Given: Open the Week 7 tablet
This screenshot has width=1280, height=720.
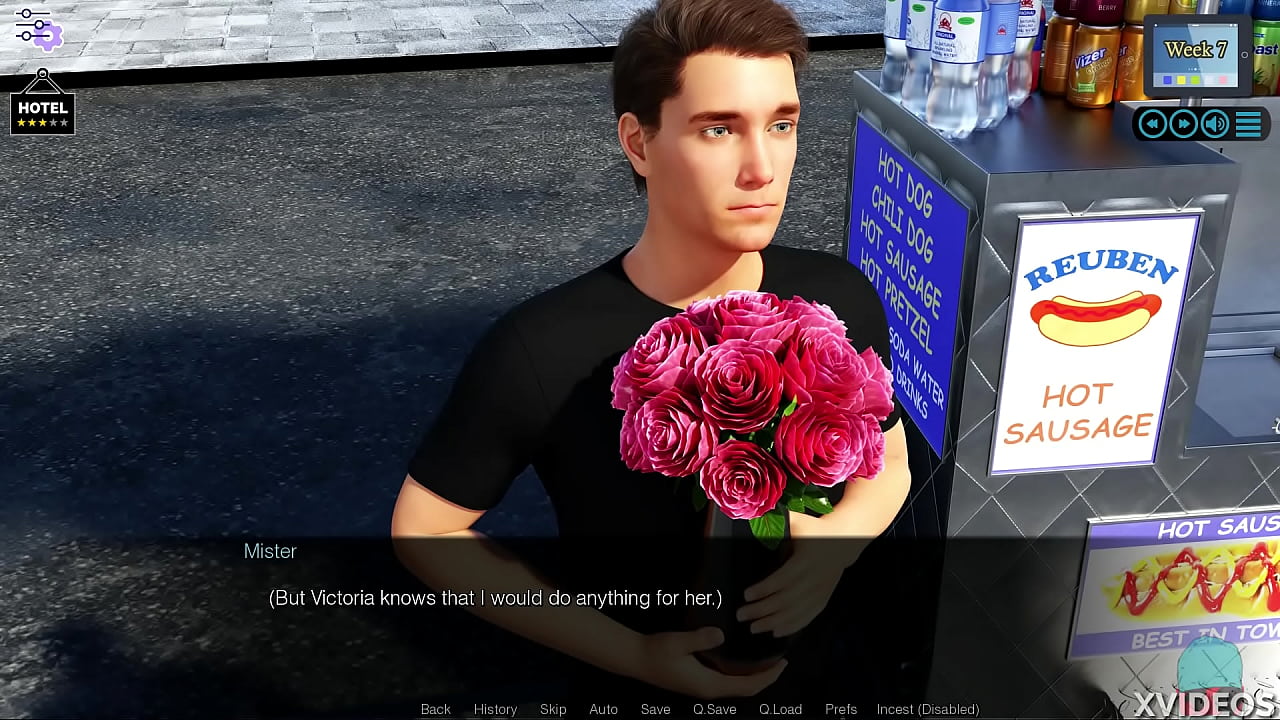Looking at the screenshot, I should coord(1196,55).
